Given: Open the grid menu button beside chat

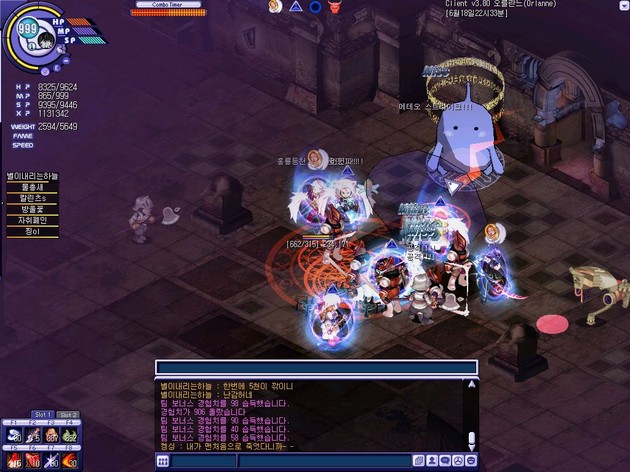Looking at the screenshot, I should (163, 461).
